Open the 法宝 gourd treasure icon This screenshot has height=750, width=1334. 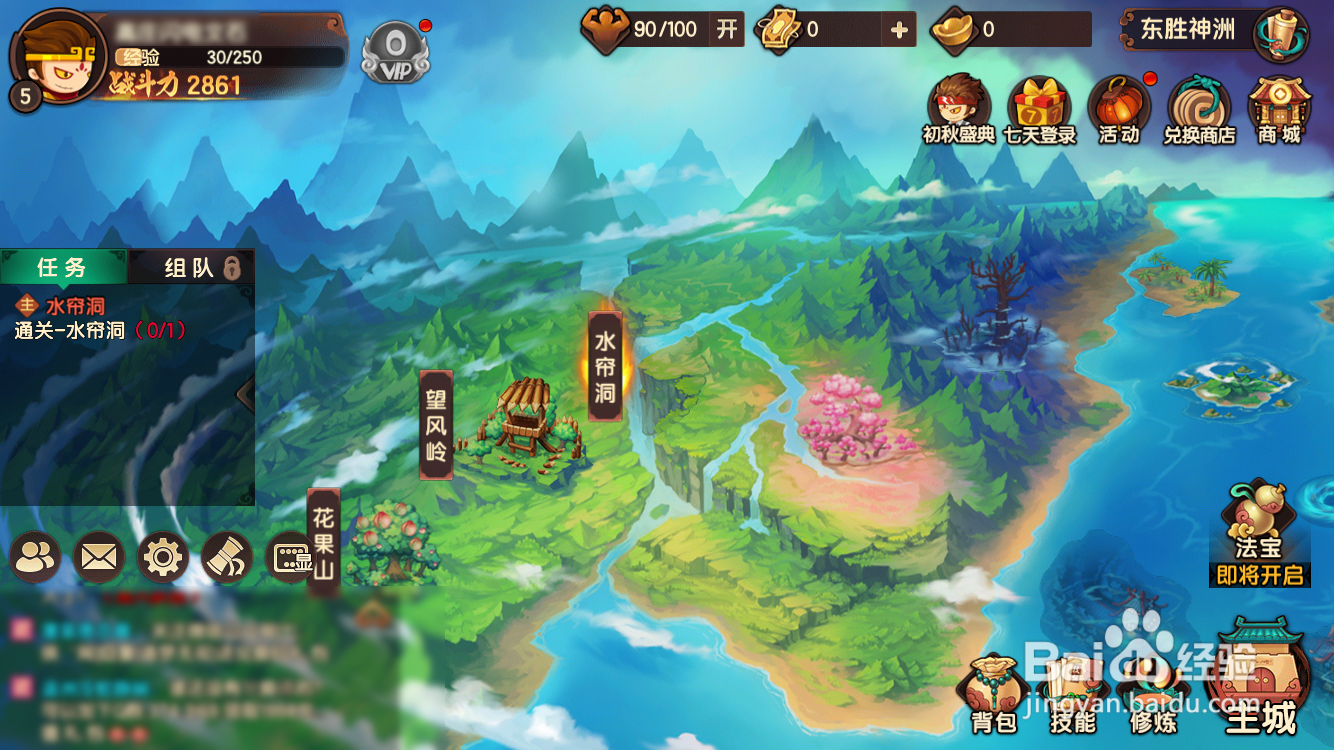(x=1259, y=532)
